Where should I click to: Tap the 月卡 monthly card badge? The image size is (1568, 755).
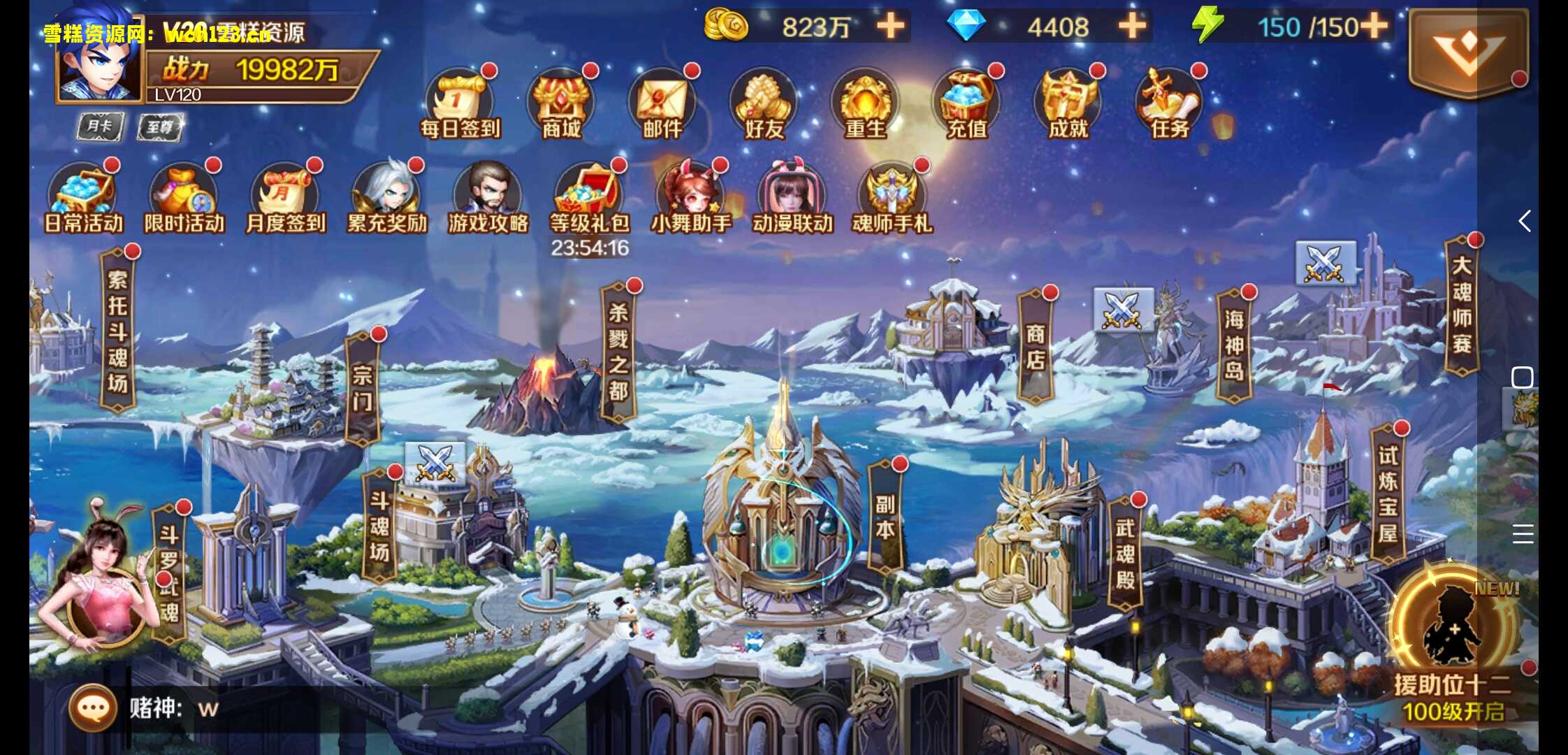click(100, 127)
